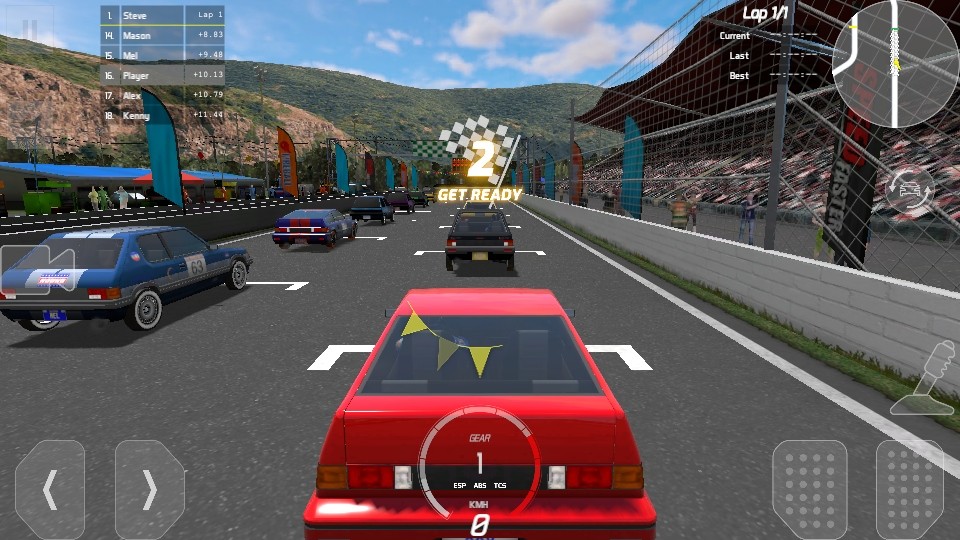Image resolution: width=960 pixels, height=540 pixels.
Task: Select Steve's row in the standings
Action: click(163, 16)
